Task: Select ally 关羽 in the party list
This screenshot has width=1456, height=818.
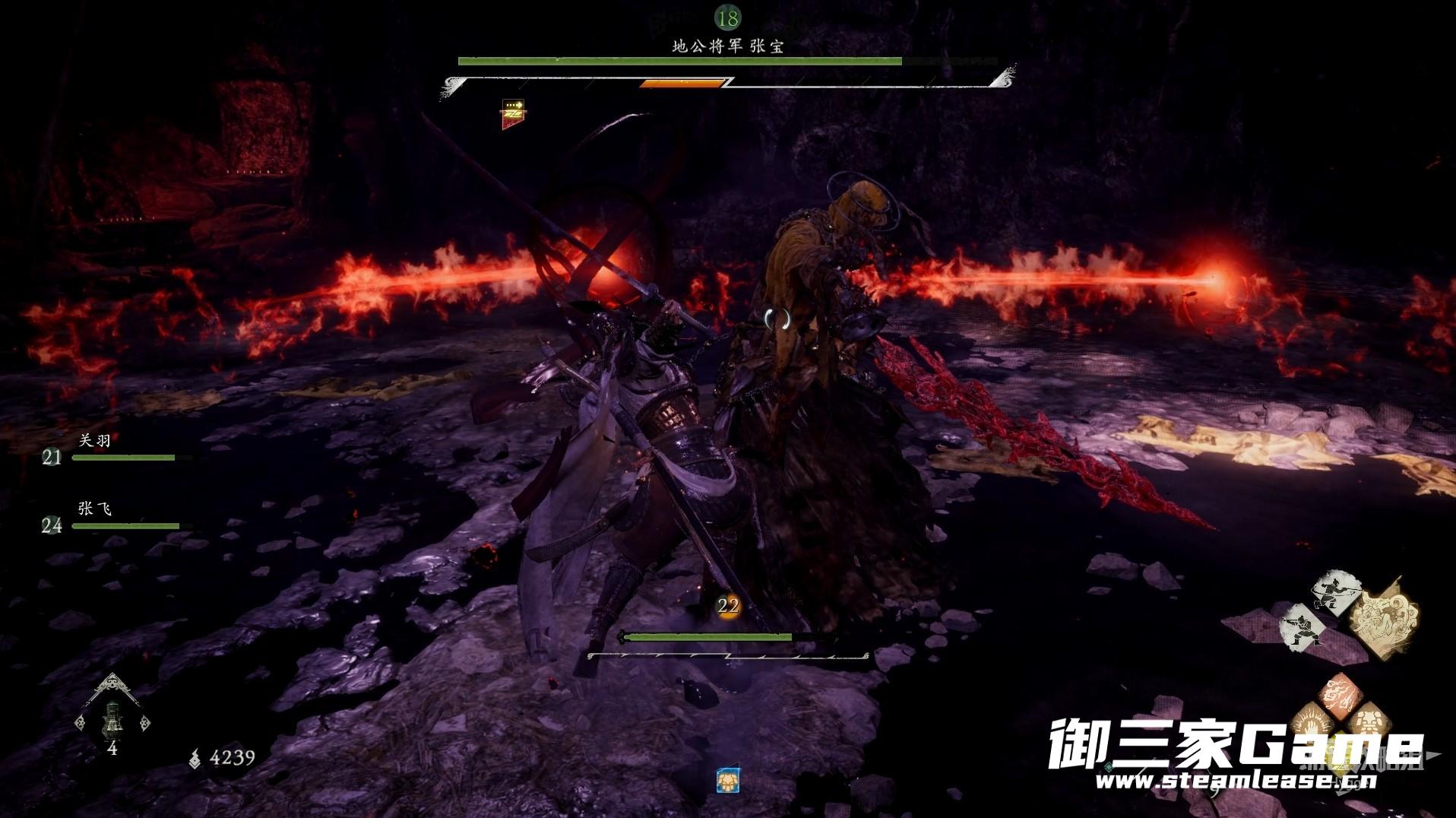Action: coord(95,441)
